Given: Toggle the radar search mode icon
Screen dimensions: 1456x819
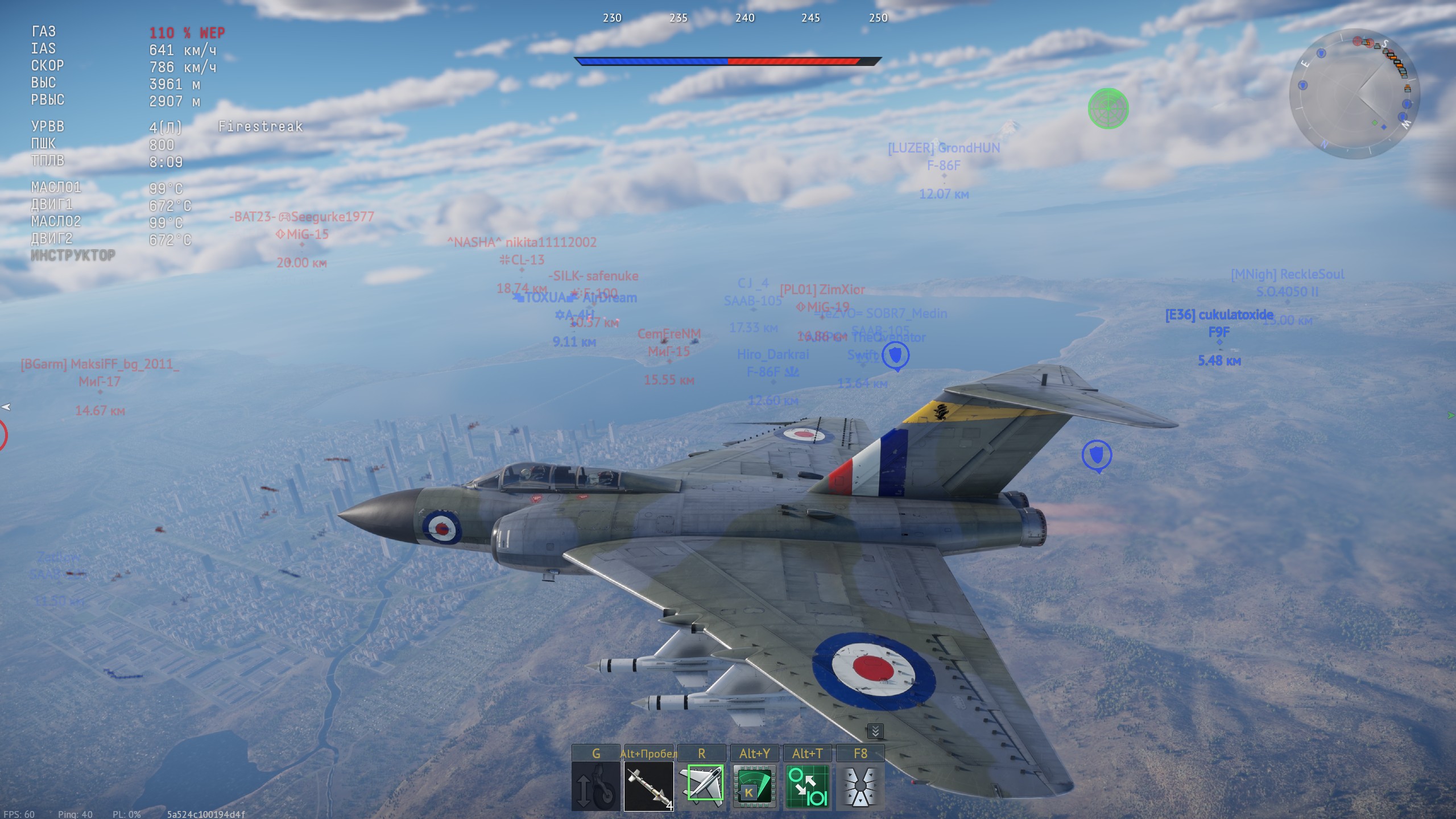Looking at the screenshot, I should (754, 787).
